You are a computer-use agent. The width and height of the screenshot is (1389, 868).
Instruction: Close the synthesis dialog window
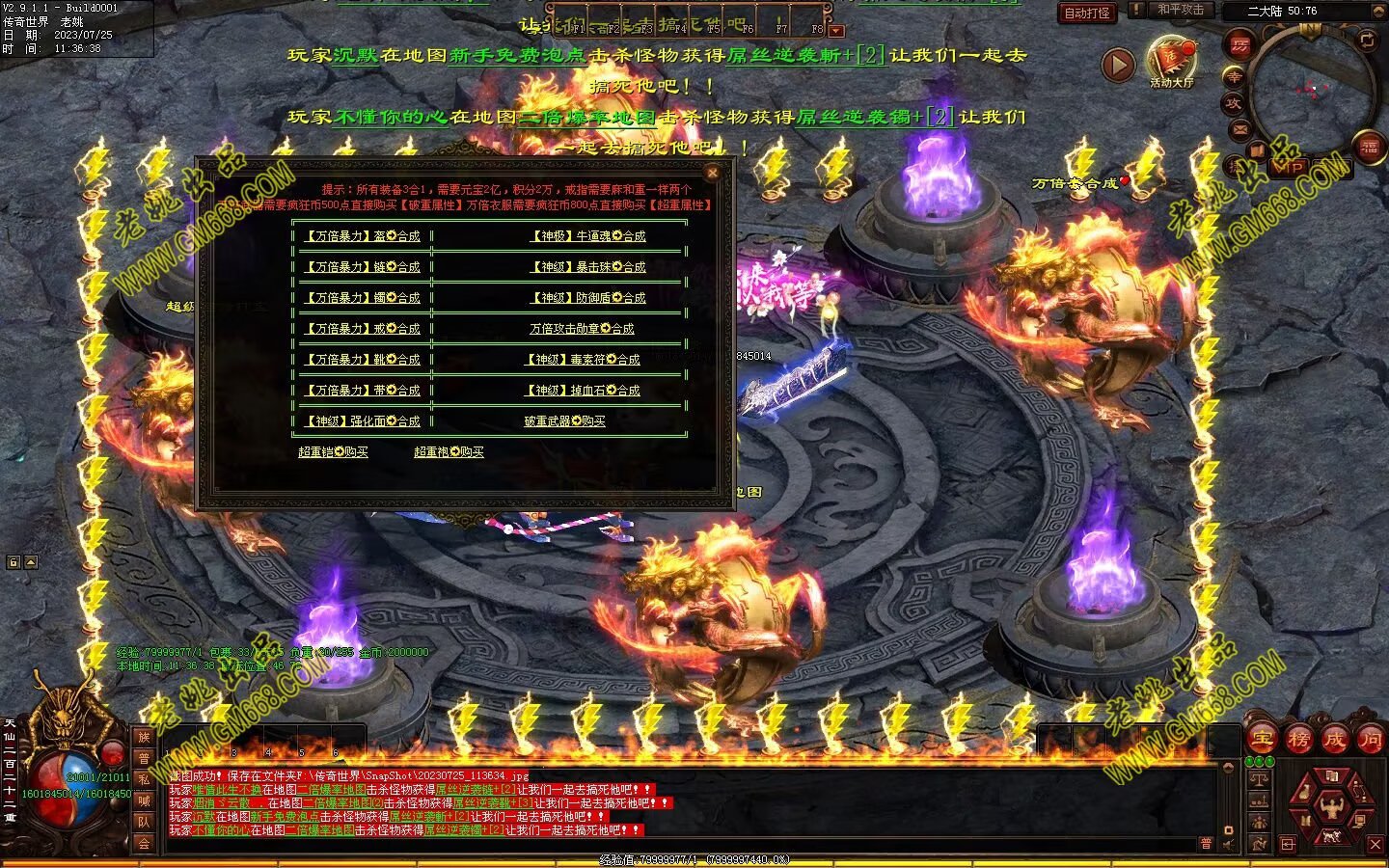[713, 173]
